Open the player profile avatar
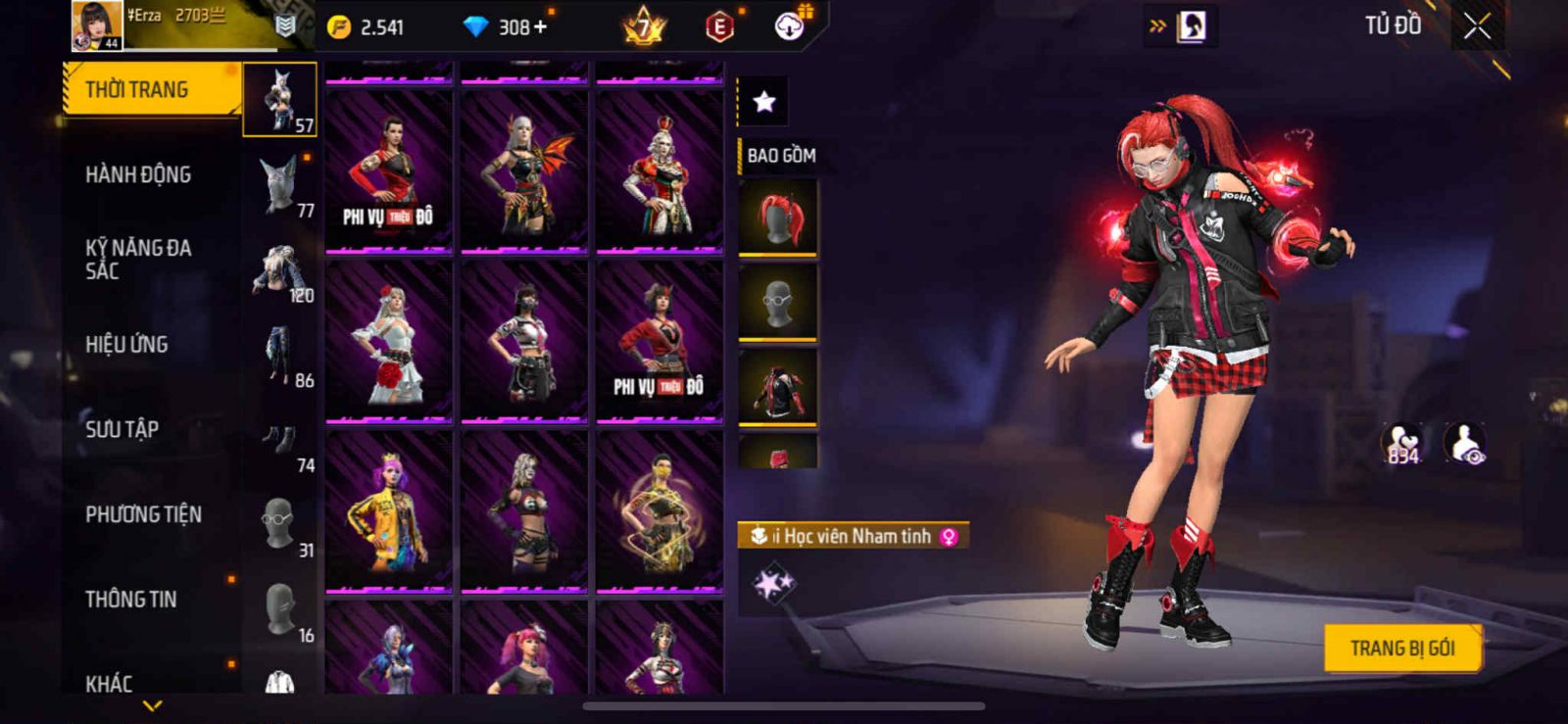 [x=97, y=25]
